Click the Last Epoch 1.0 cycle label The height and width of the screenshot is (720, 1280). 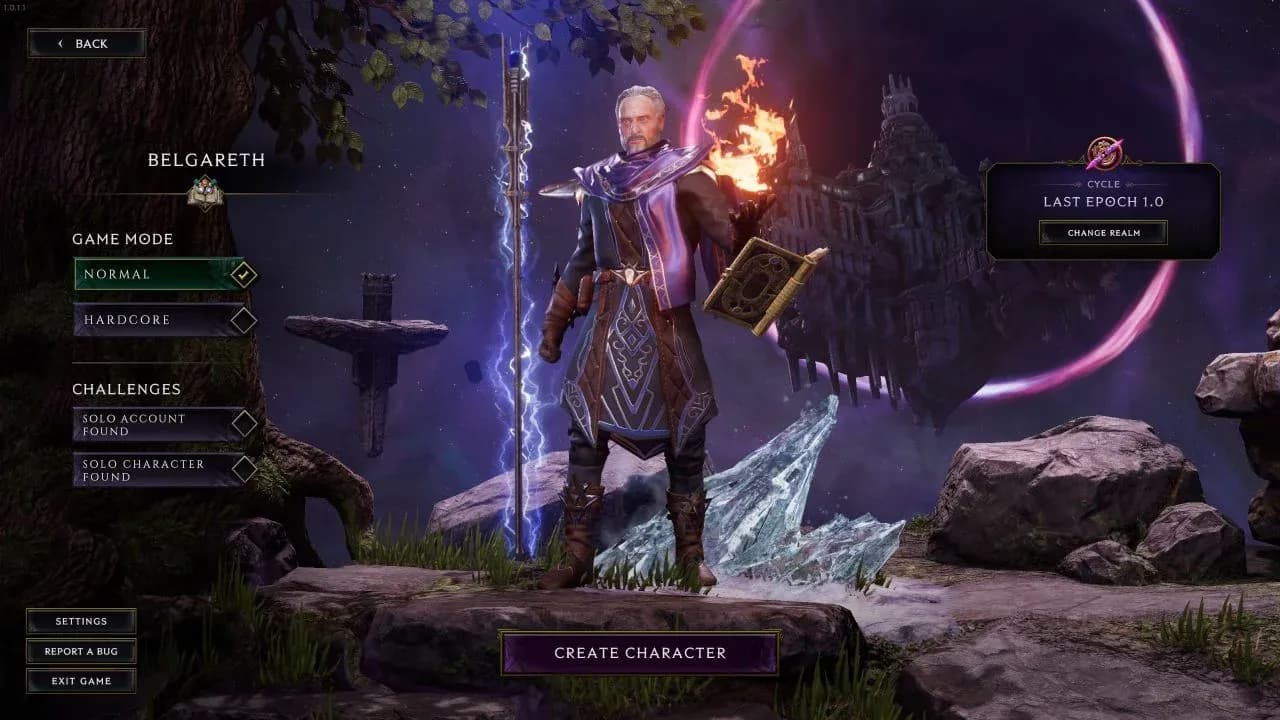1104,201
